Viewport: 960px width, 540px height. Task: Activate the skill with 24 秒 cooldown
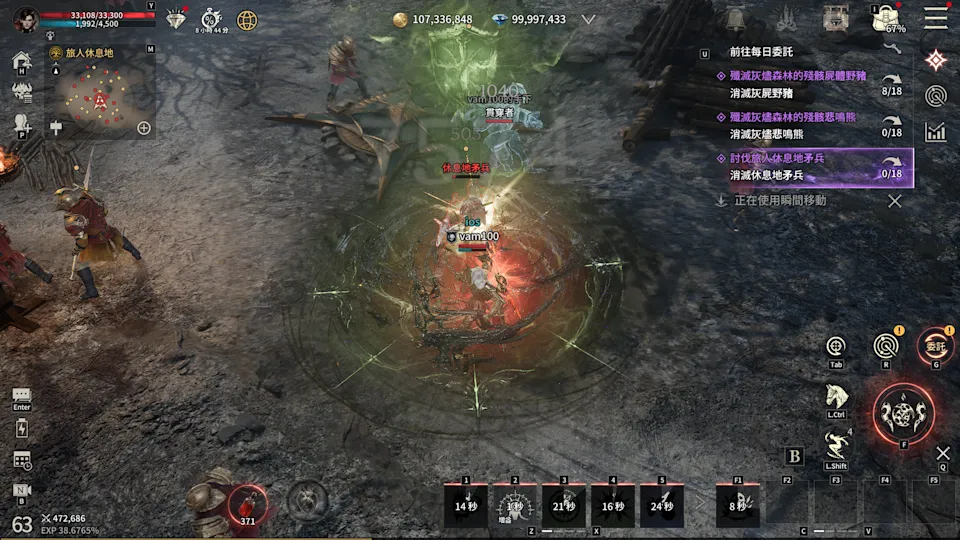click(662, 505)
